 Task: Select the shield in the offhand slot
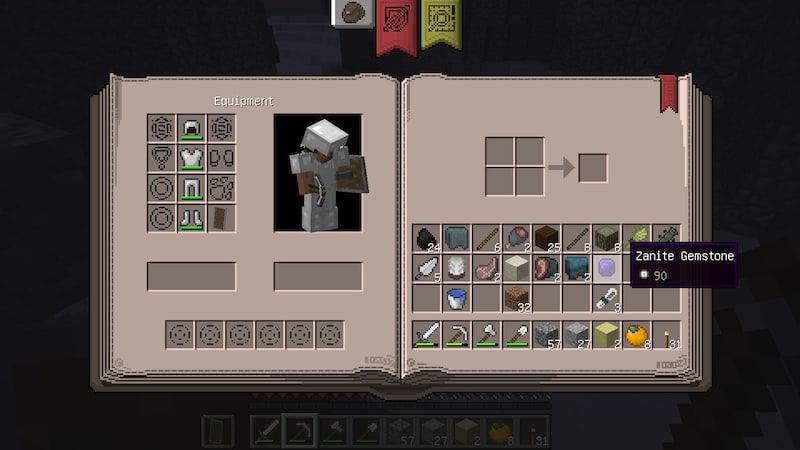[221, 218]
